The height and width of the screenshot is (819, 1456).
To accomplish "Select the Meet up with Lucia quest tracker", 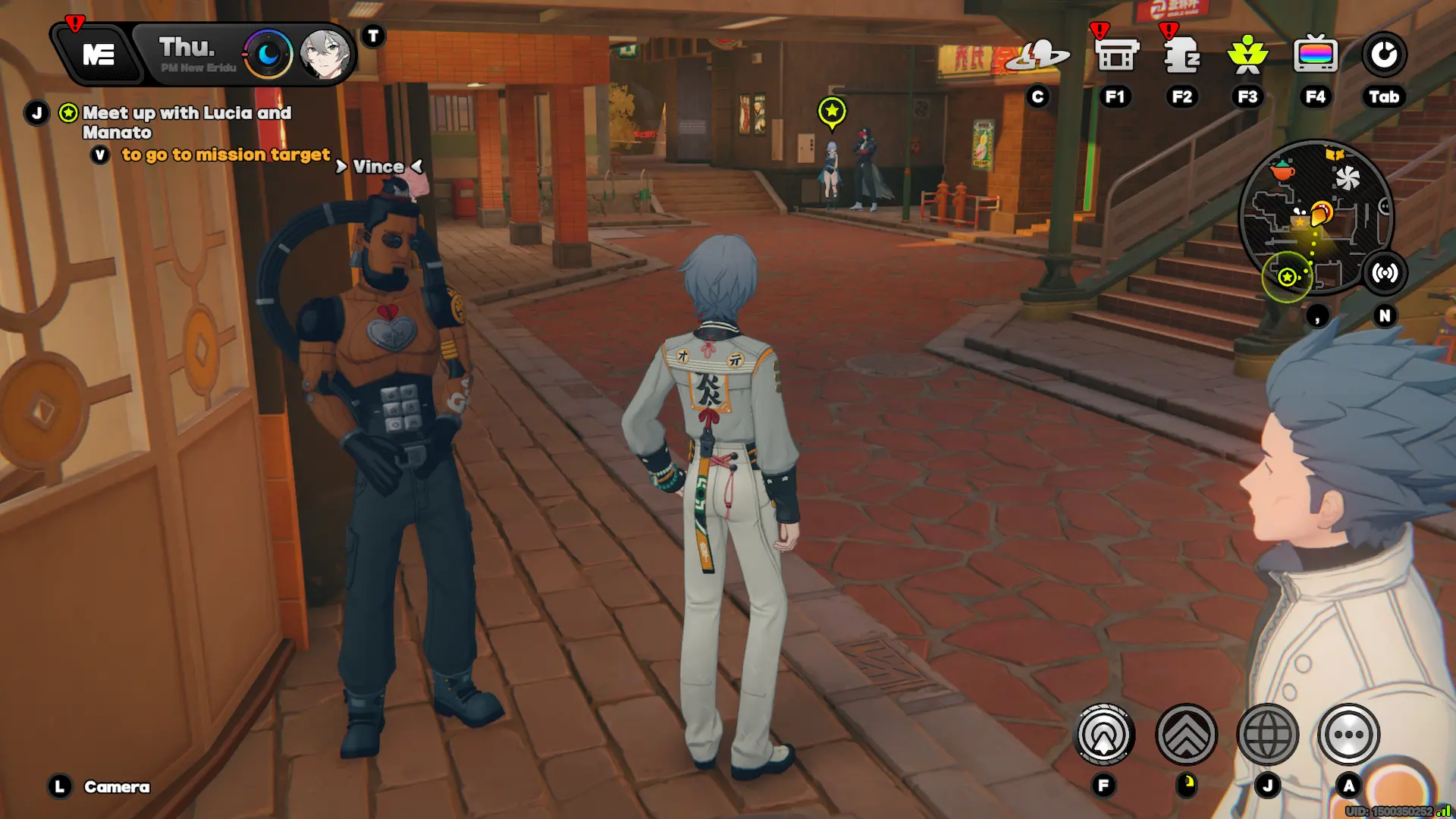I will pyautogui.click(x=186, y=121).
